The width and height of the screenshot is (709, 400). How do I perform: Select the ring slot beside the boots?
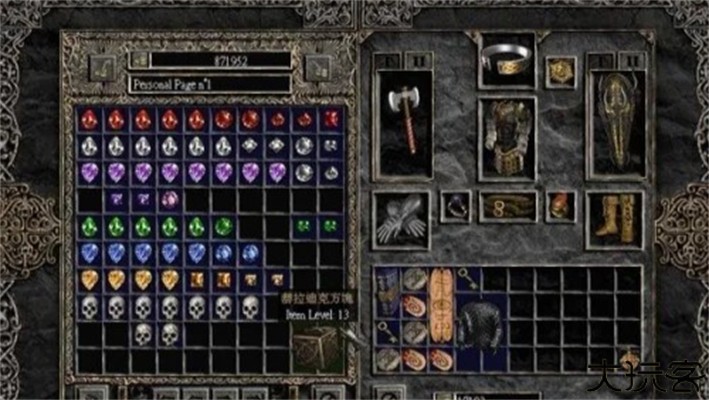(562, 207)
